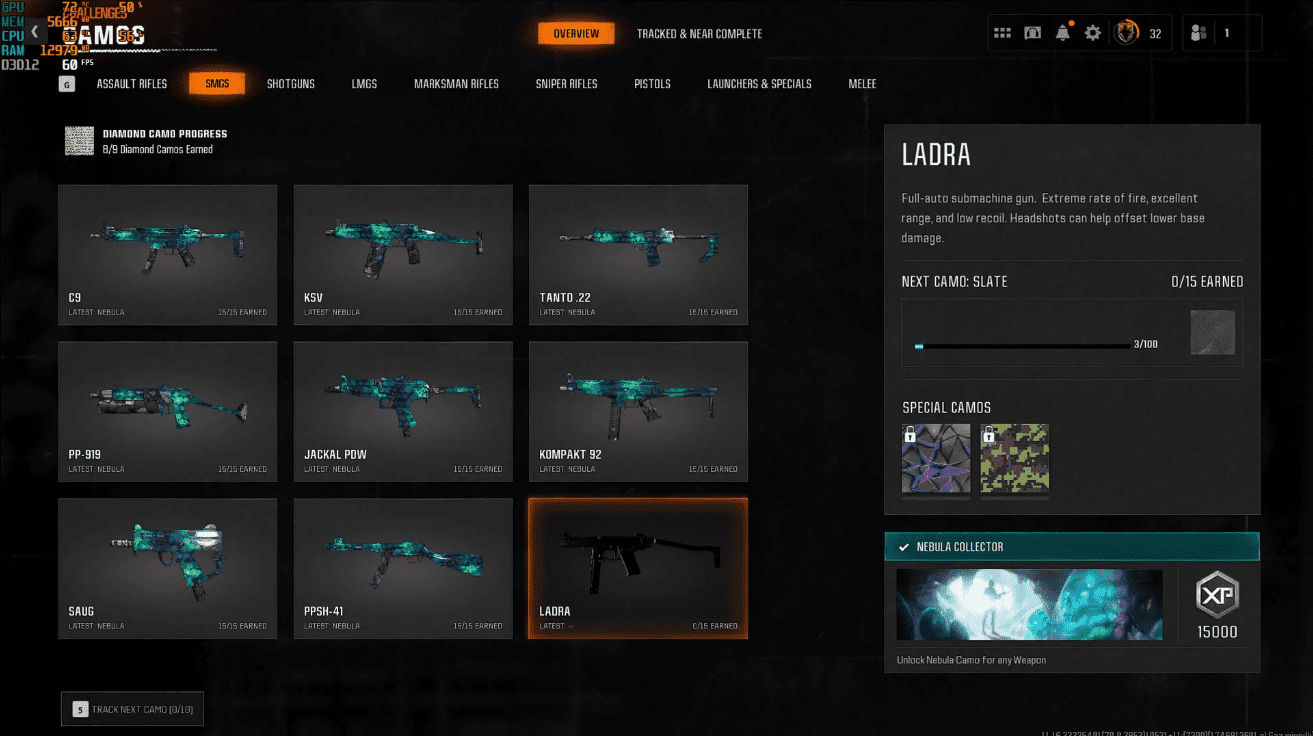Show the Shotguns camo category
Image resolution: width=1313 pixels, height=736 pixels.
coord(290,84)
